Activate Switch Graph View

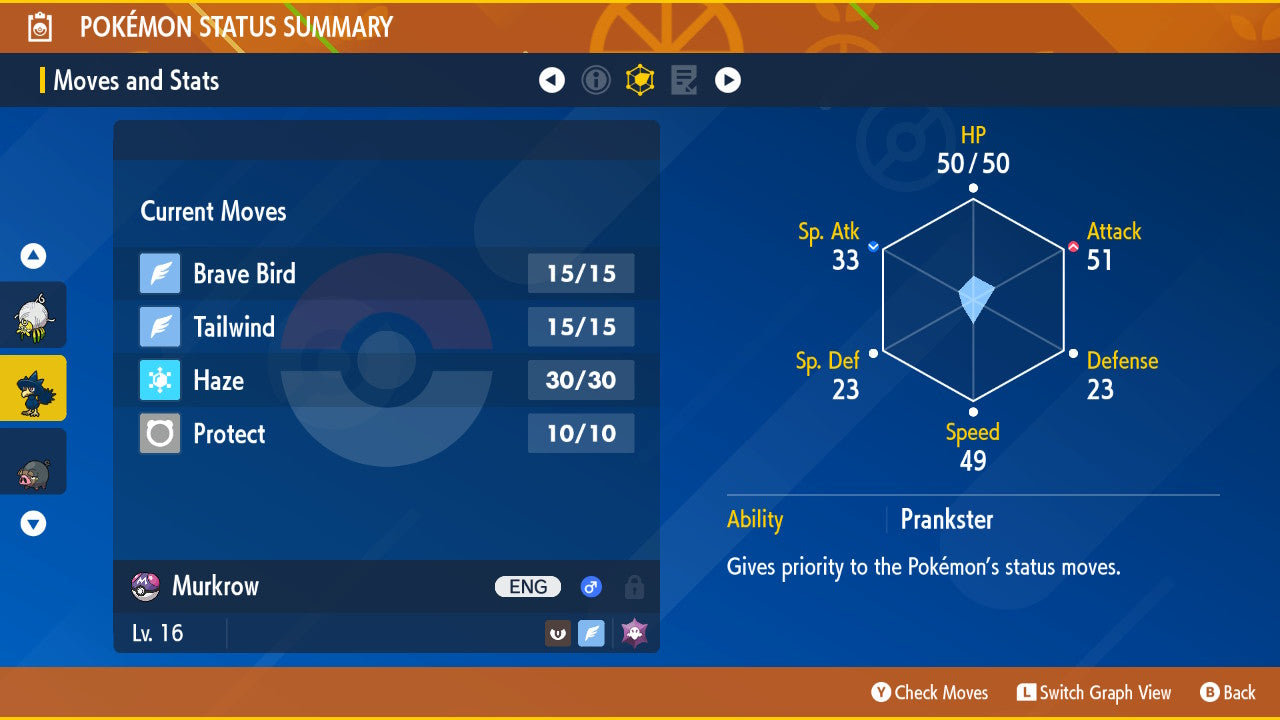(x=1094, y=692)
